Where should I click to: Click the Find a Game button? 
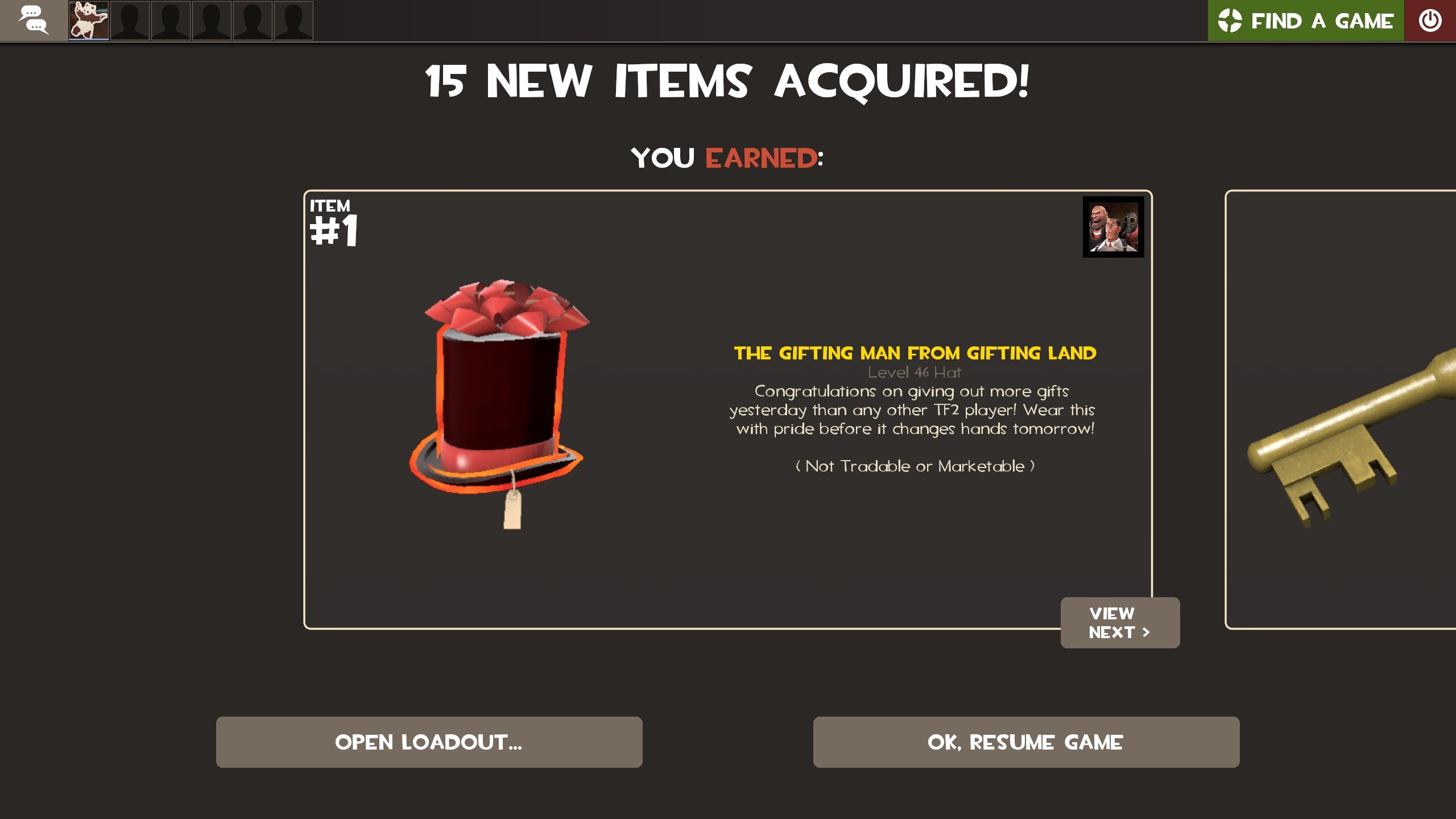pos(1305,21)
